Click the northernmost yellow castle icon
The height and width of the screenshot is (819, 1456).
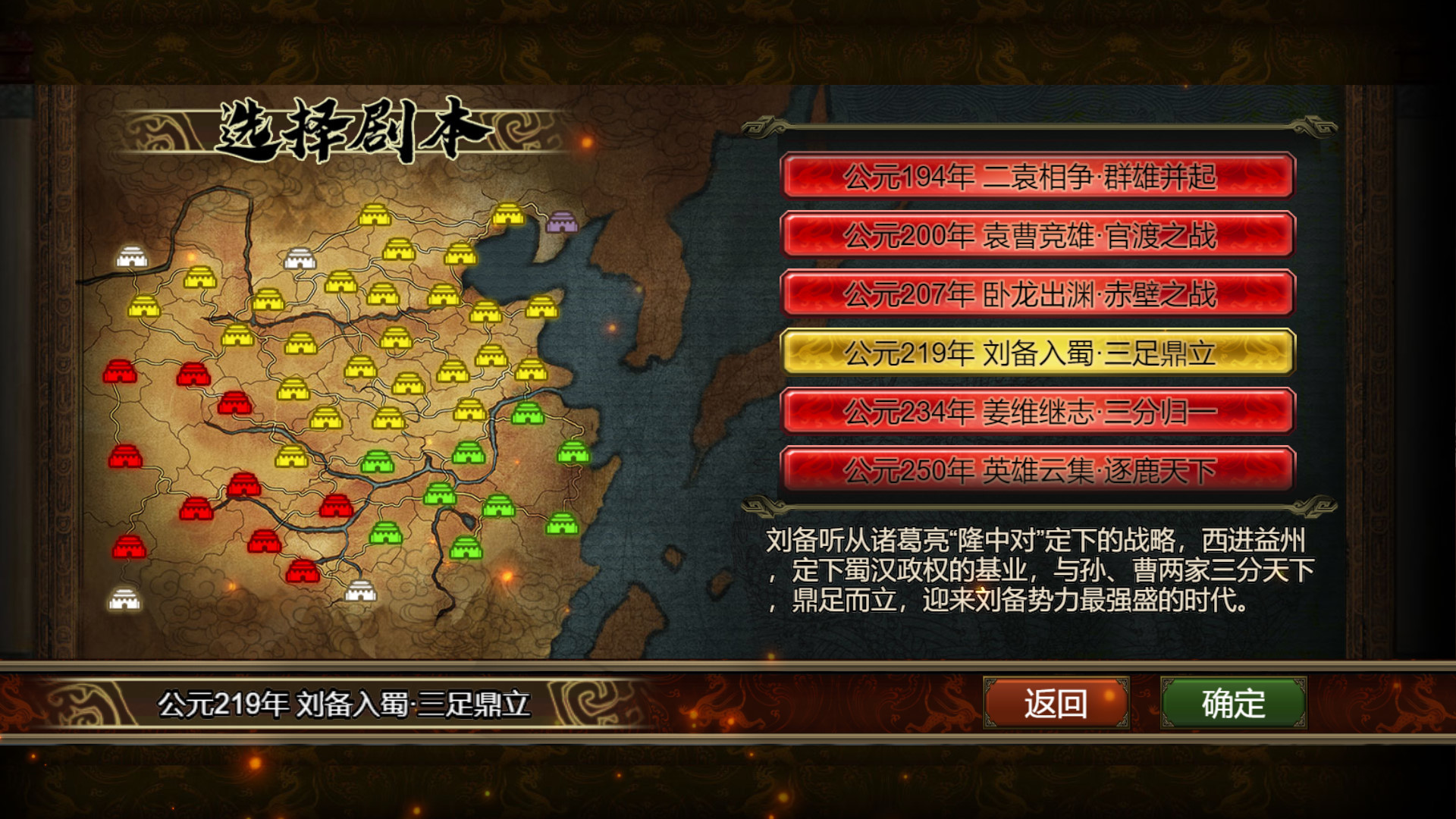[375, 215]
